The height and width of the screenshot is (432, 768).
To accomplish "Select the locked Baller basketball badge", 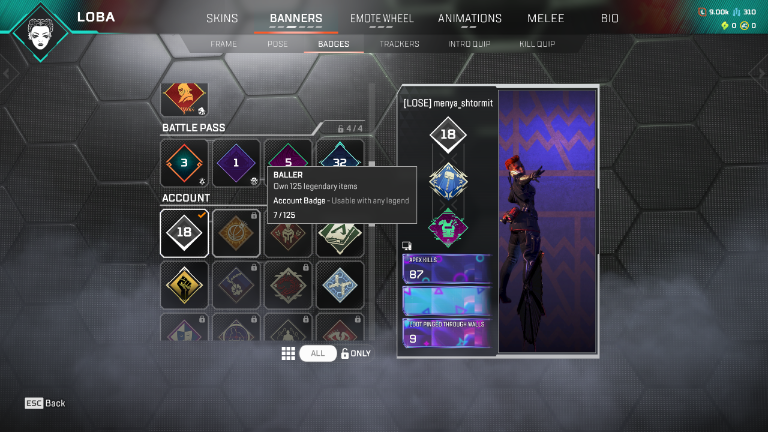I will pos(236,232).
